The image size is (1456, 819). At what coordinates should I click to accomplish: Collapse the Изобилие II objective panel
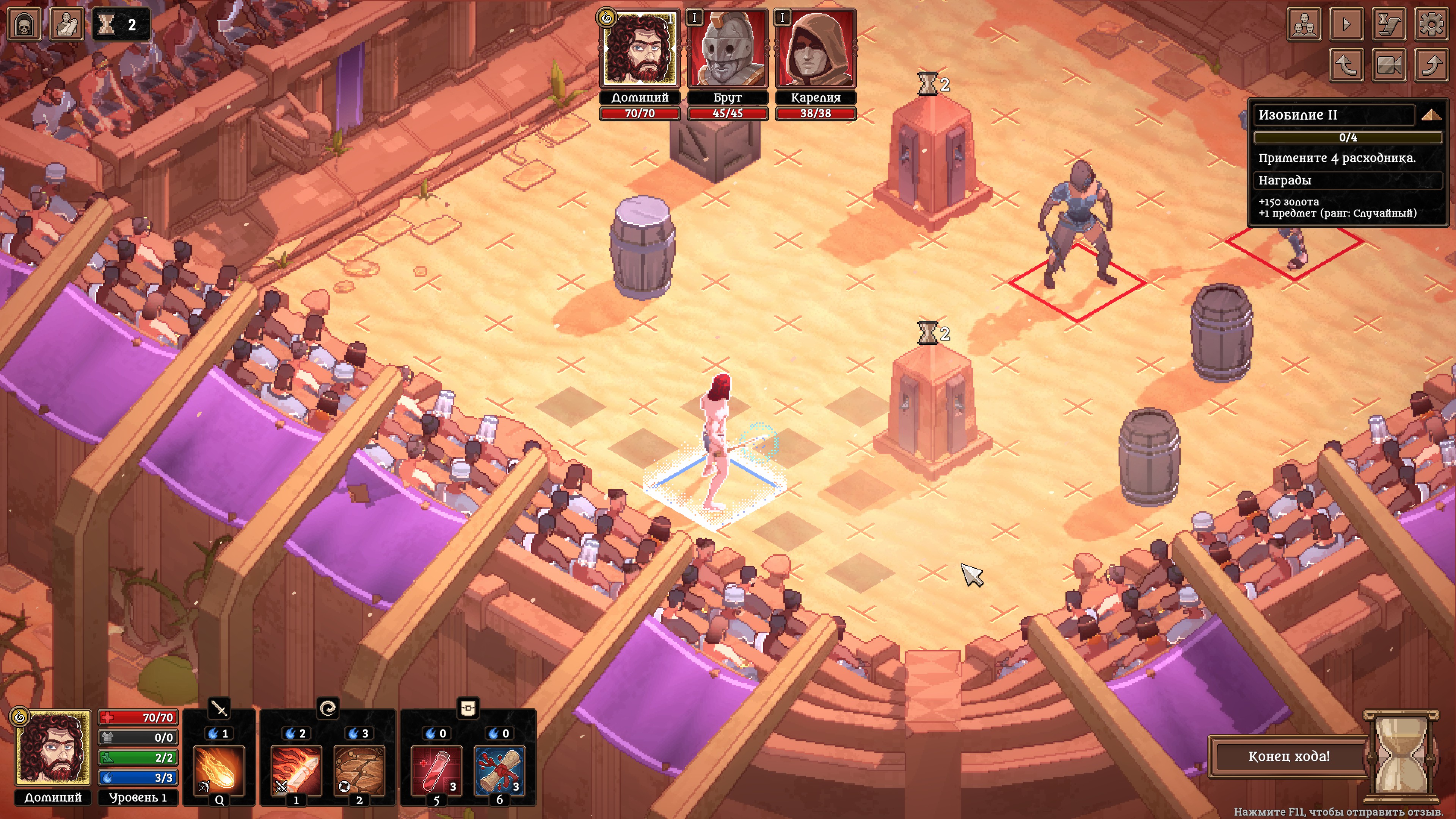pos(1431,115)
